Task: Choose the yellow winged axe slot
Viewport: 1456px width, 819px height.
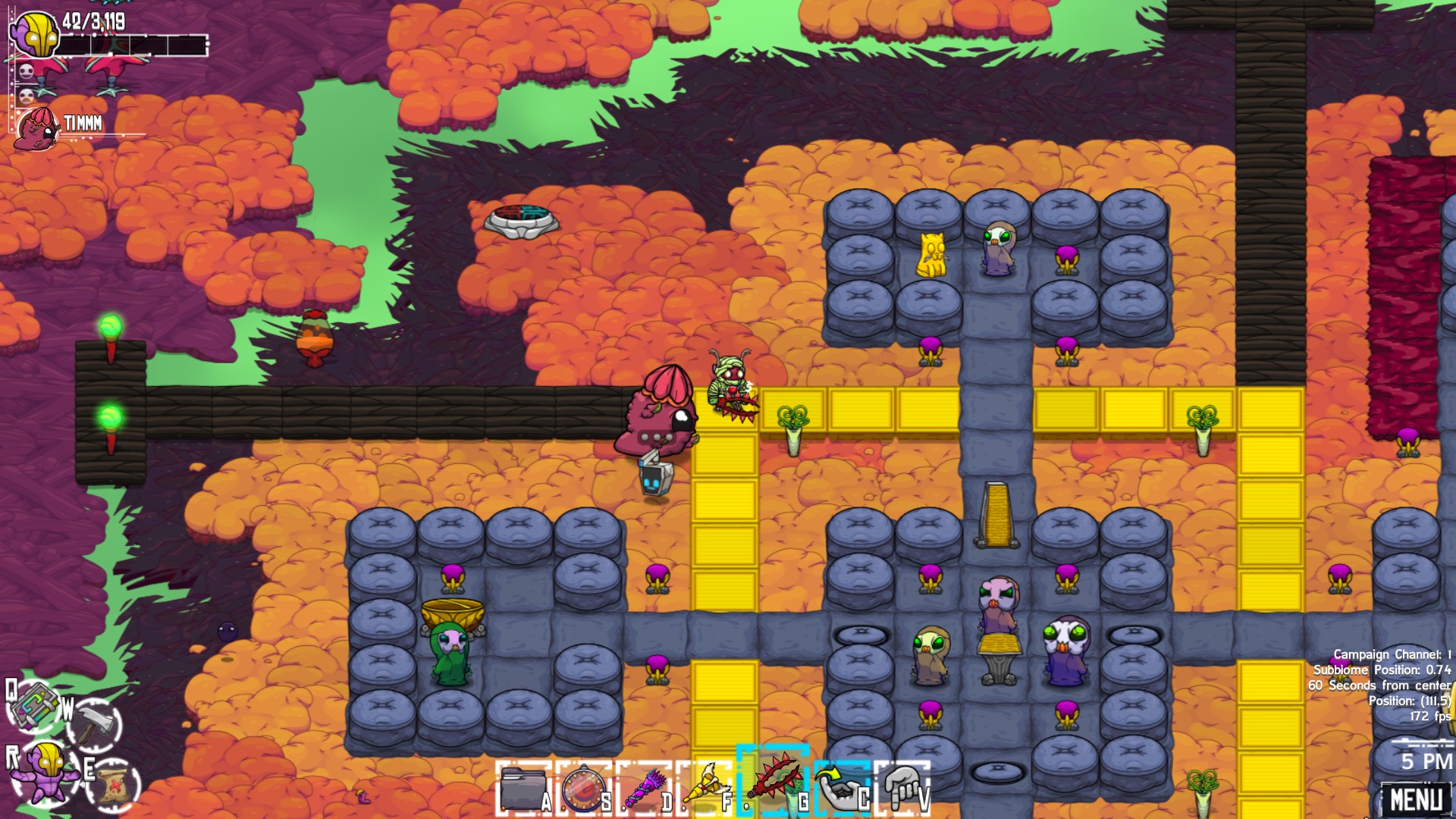Action: [705, 789]
